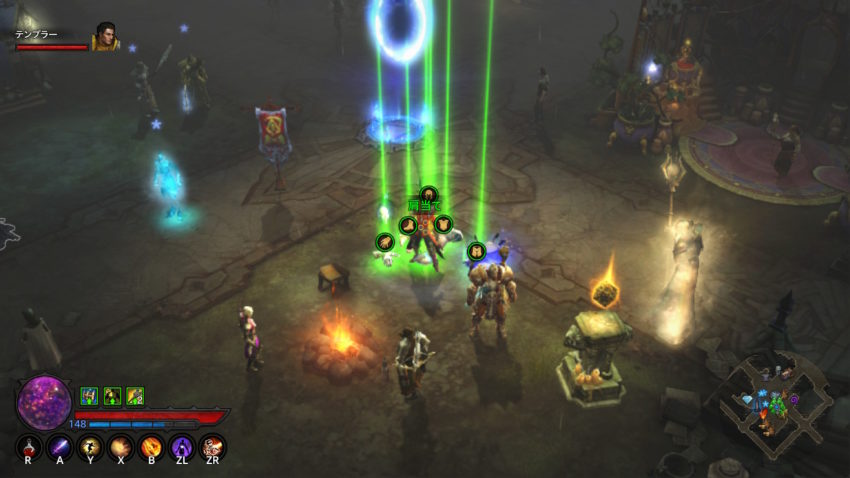Select the glowing fist blast skill
The height and width of the screenshot is (478, 850).
121,446
